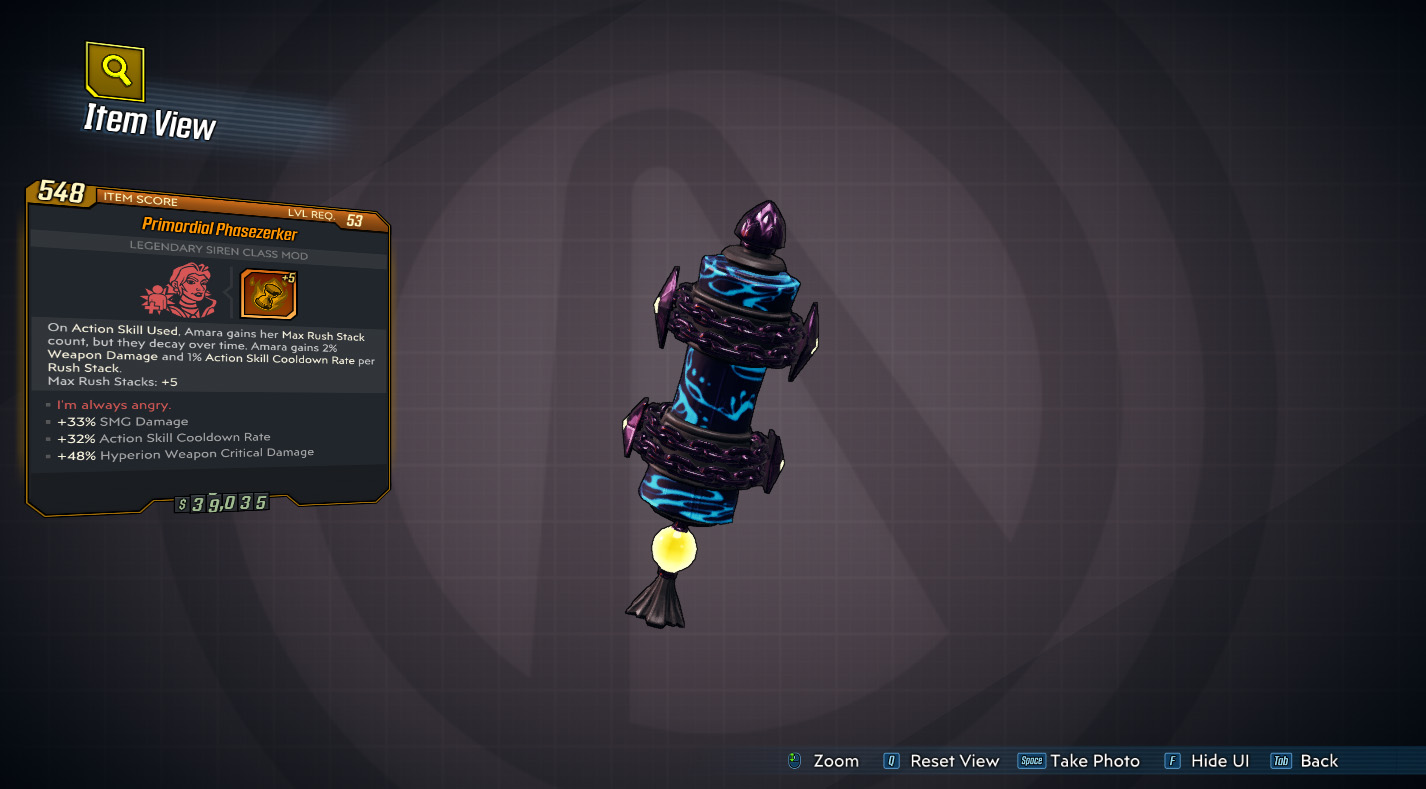Click the Space key icon for Take Photo
This screenshot has height=789, width=1426.
1031,761
